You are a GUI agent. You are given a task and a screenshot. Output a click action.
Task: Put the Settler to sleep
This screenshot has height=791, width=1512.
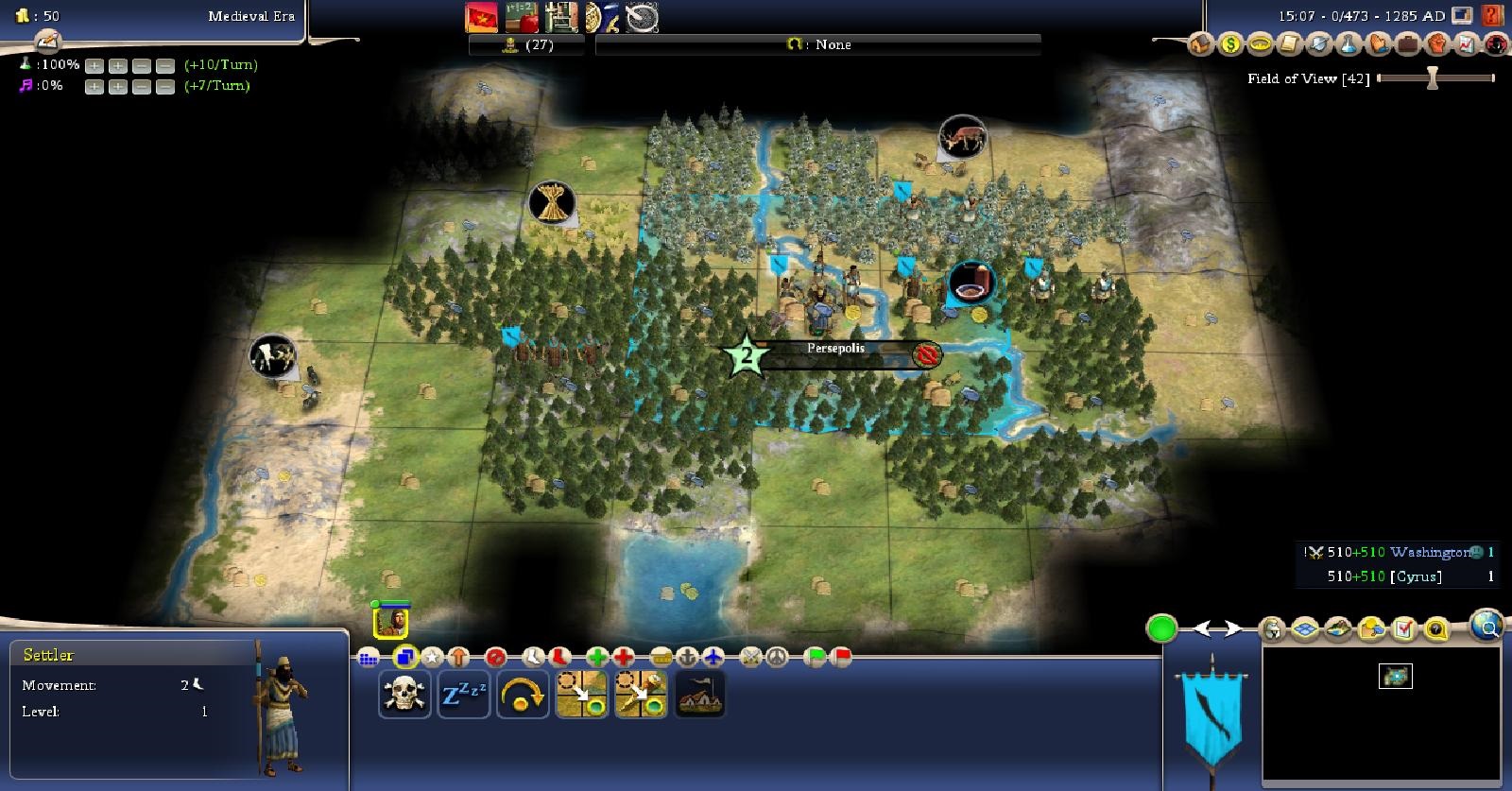[x=463, y=696]
